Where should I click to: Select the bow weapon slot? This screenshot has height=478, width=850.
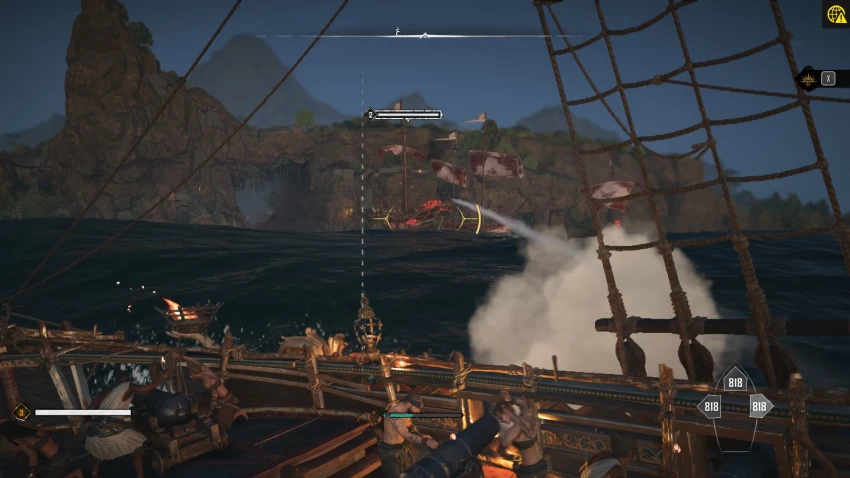tap(735, 381)
